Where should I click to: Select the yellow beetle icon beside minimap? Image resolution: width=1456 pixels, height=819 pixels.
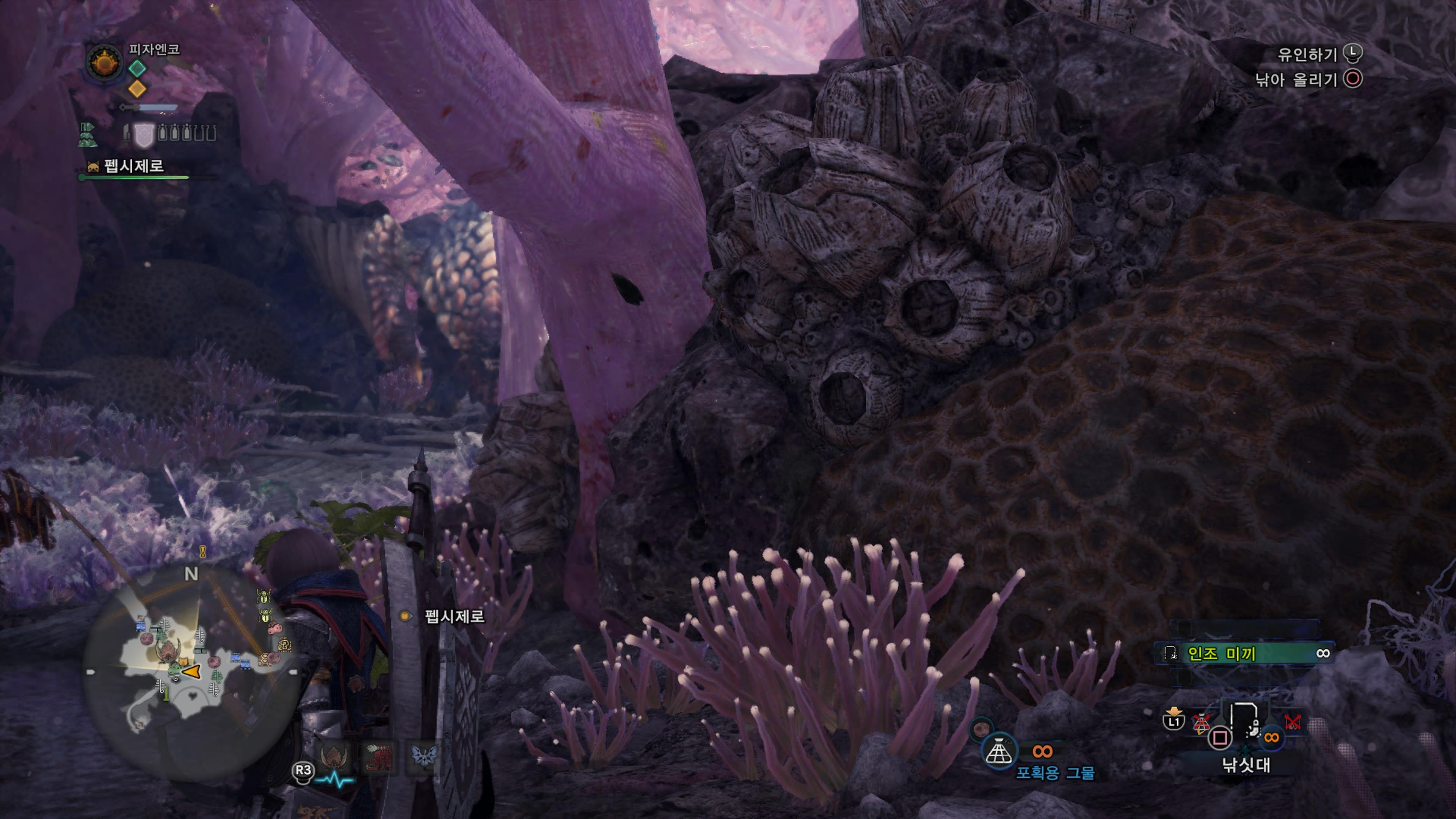264,596
